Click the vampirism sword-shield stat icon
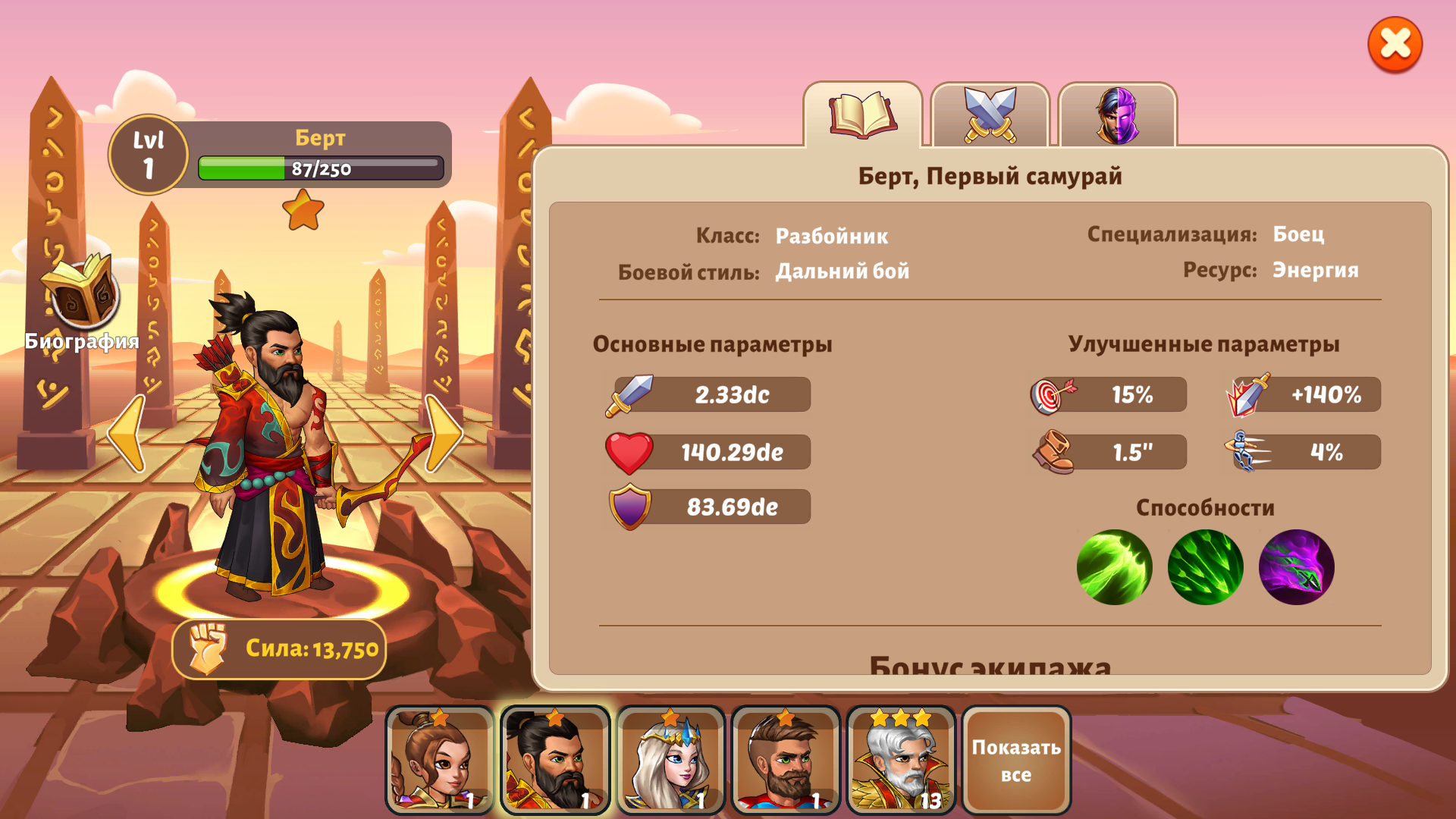Image resolution: width=1456 pixels, height=819 pixels. [x=1247, y=394]
